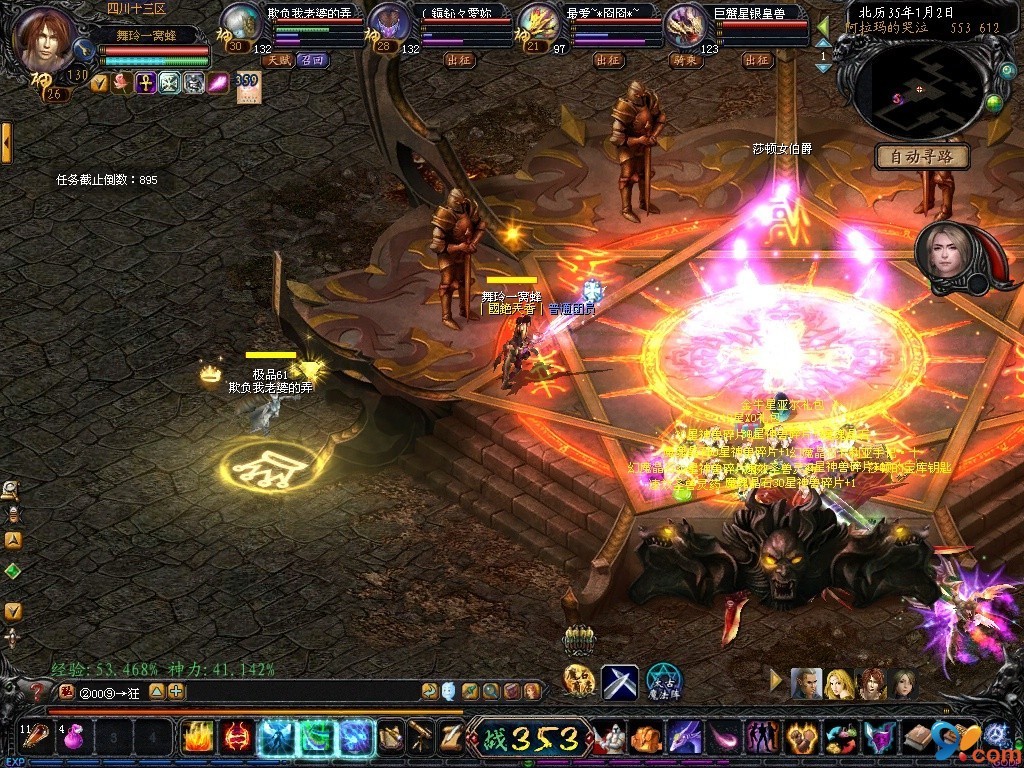Click the 骑乘 mount button
This screenshot has height=768, width=1024.
(685, 60)
